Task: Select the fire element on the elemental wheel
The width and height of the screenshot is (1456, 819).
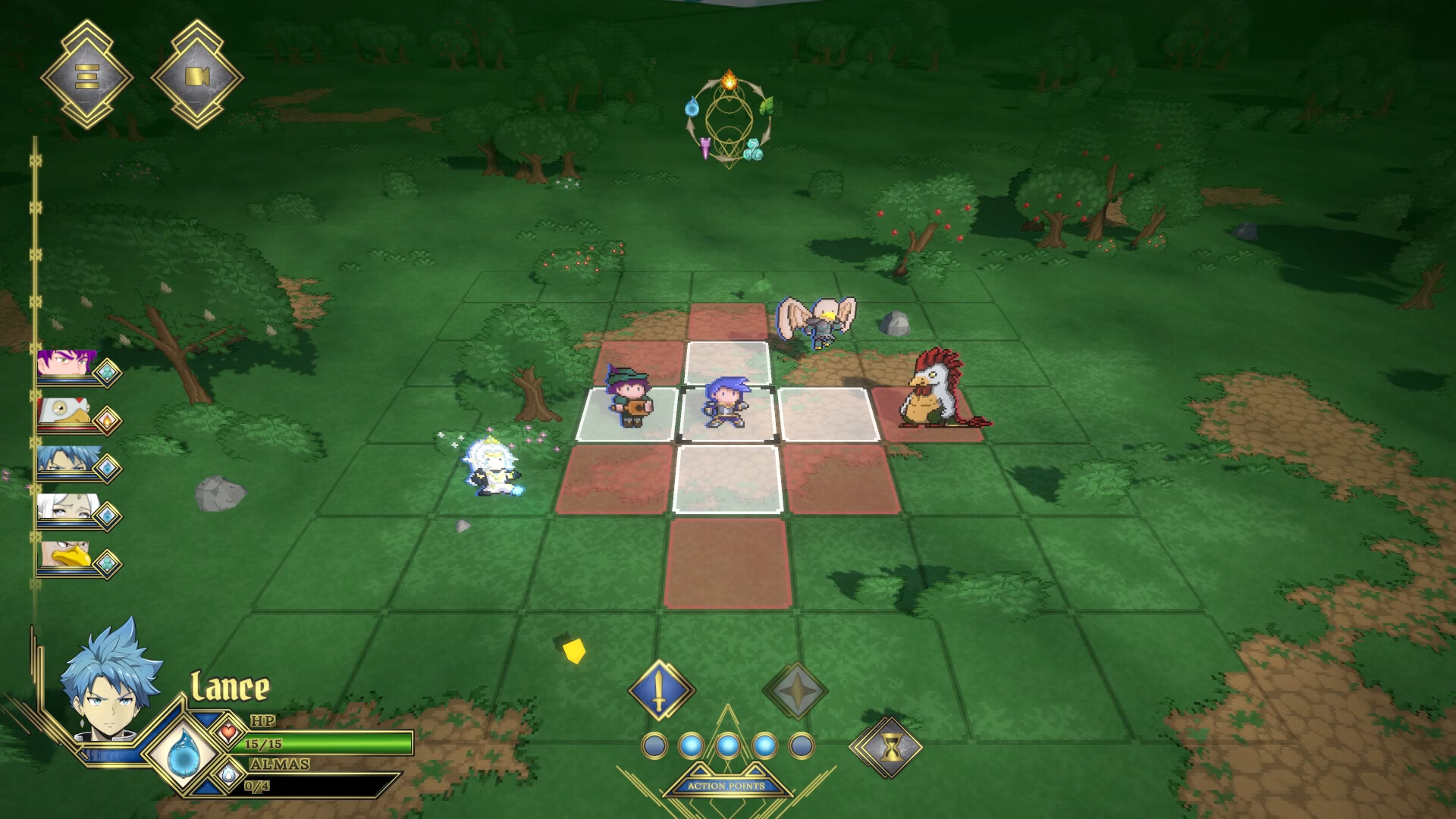Action: click(729, 79)
